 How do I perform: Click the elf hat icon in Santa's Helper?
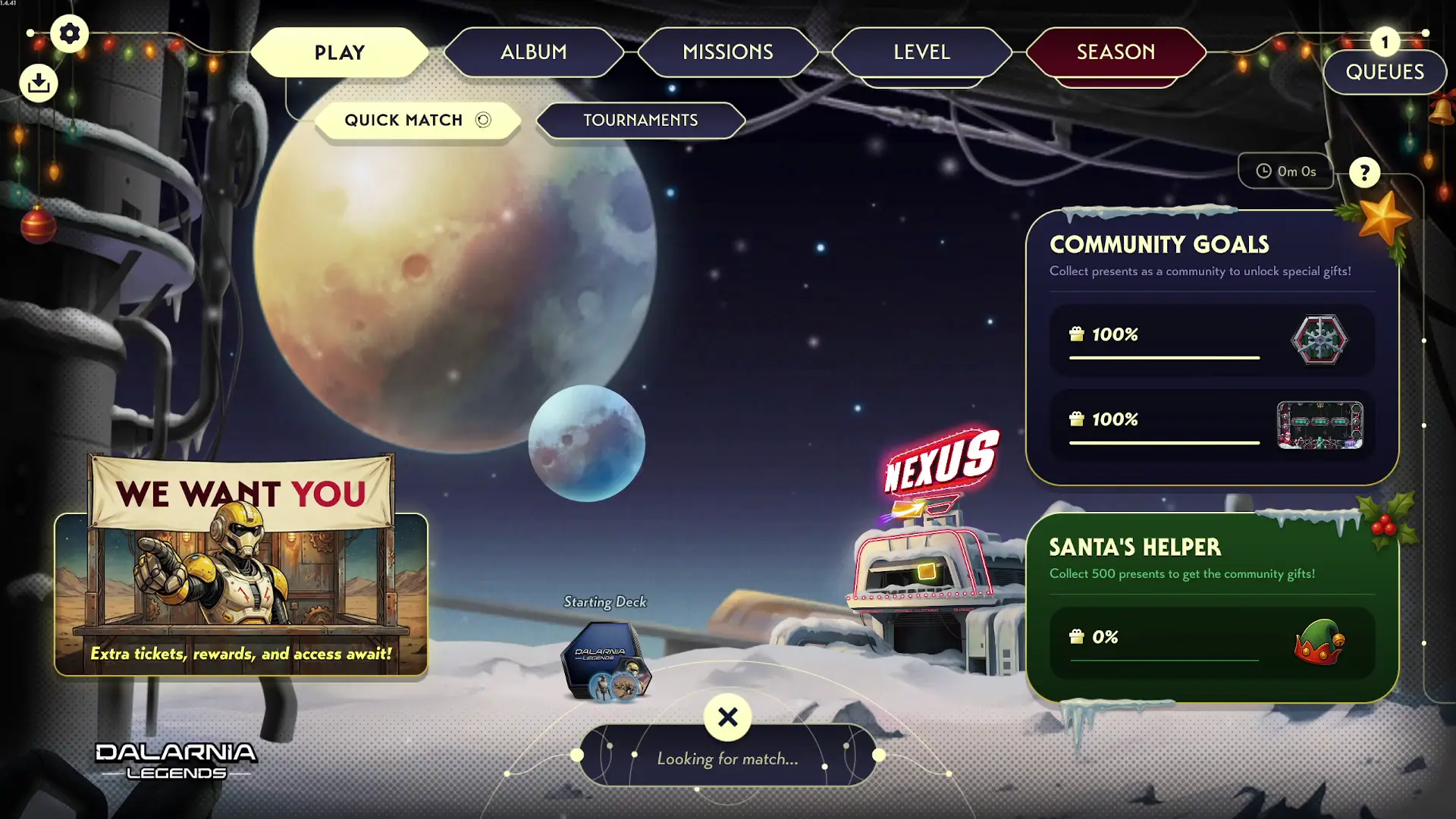click(x=1319, y=643)
